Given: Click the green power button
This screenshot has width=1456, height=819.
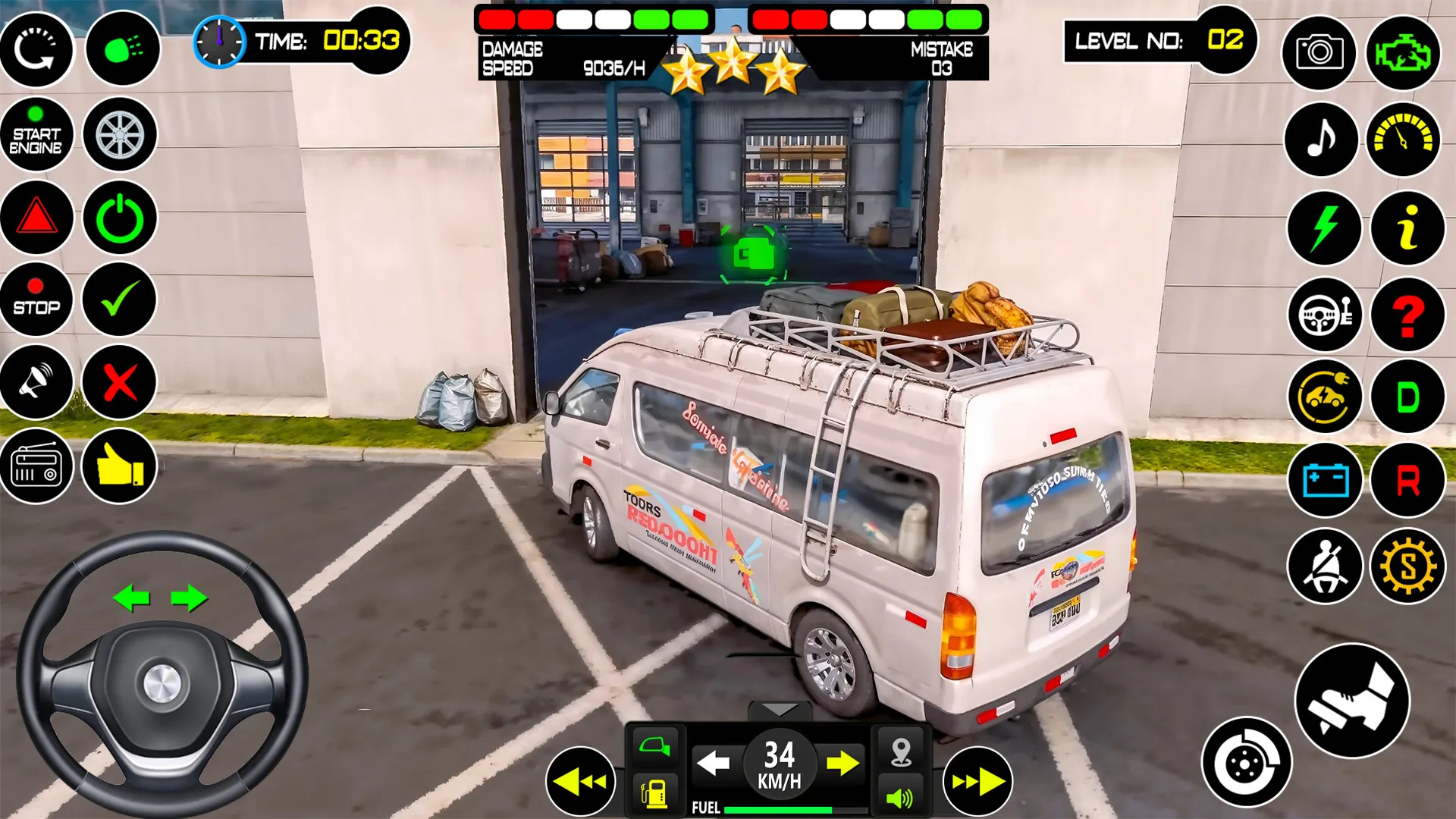Looking at the screenshot, I should (120, 218).
